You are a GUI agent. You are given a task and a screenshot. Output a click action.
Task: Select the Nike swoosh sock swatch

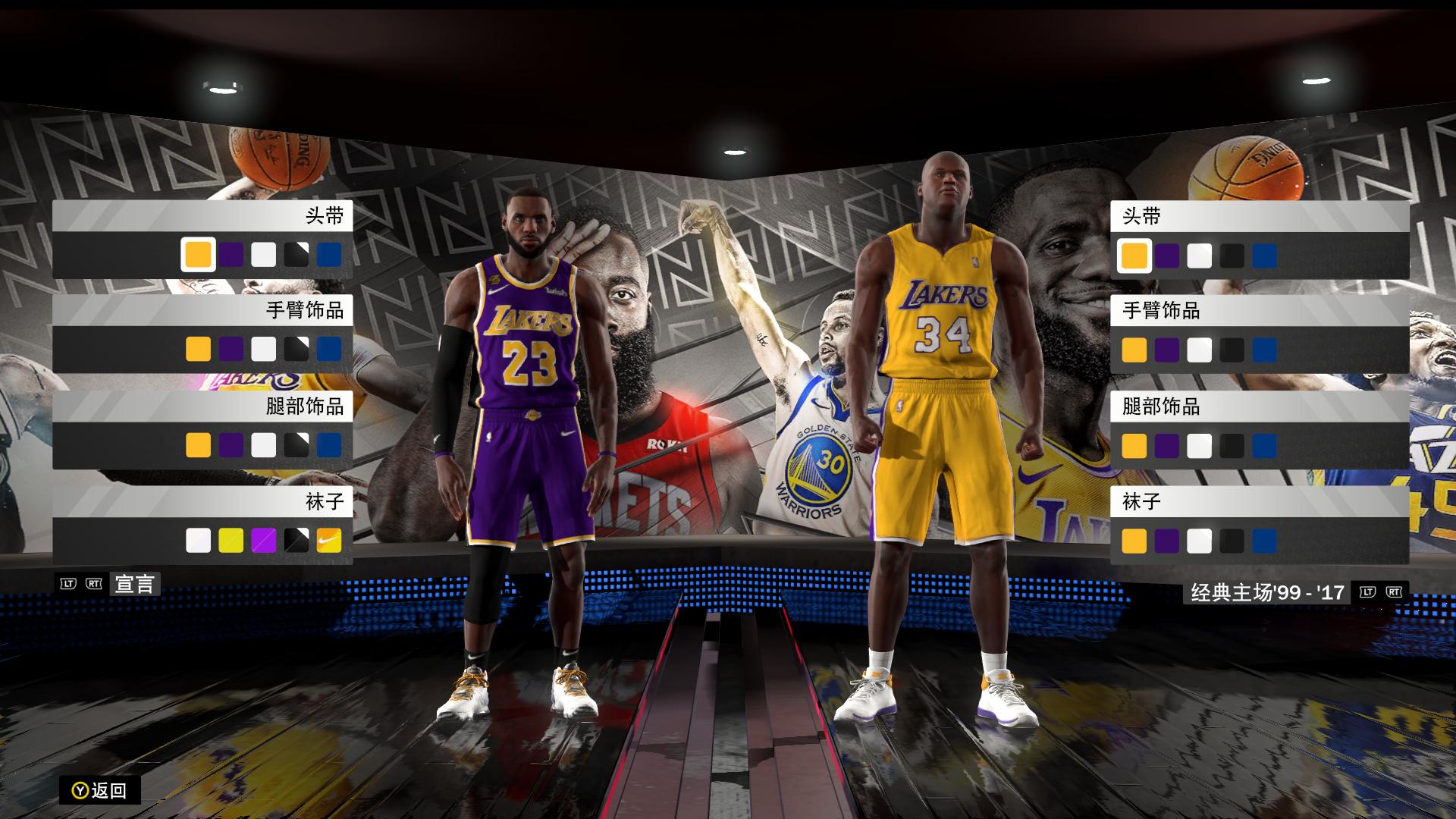tap(329, 539)
